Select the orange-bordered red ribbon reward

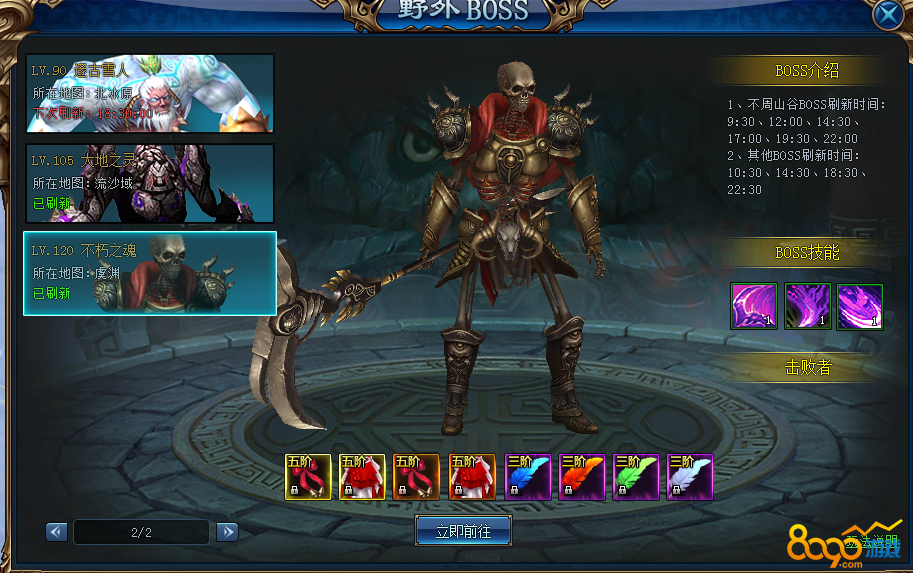(x=416, y=477)
